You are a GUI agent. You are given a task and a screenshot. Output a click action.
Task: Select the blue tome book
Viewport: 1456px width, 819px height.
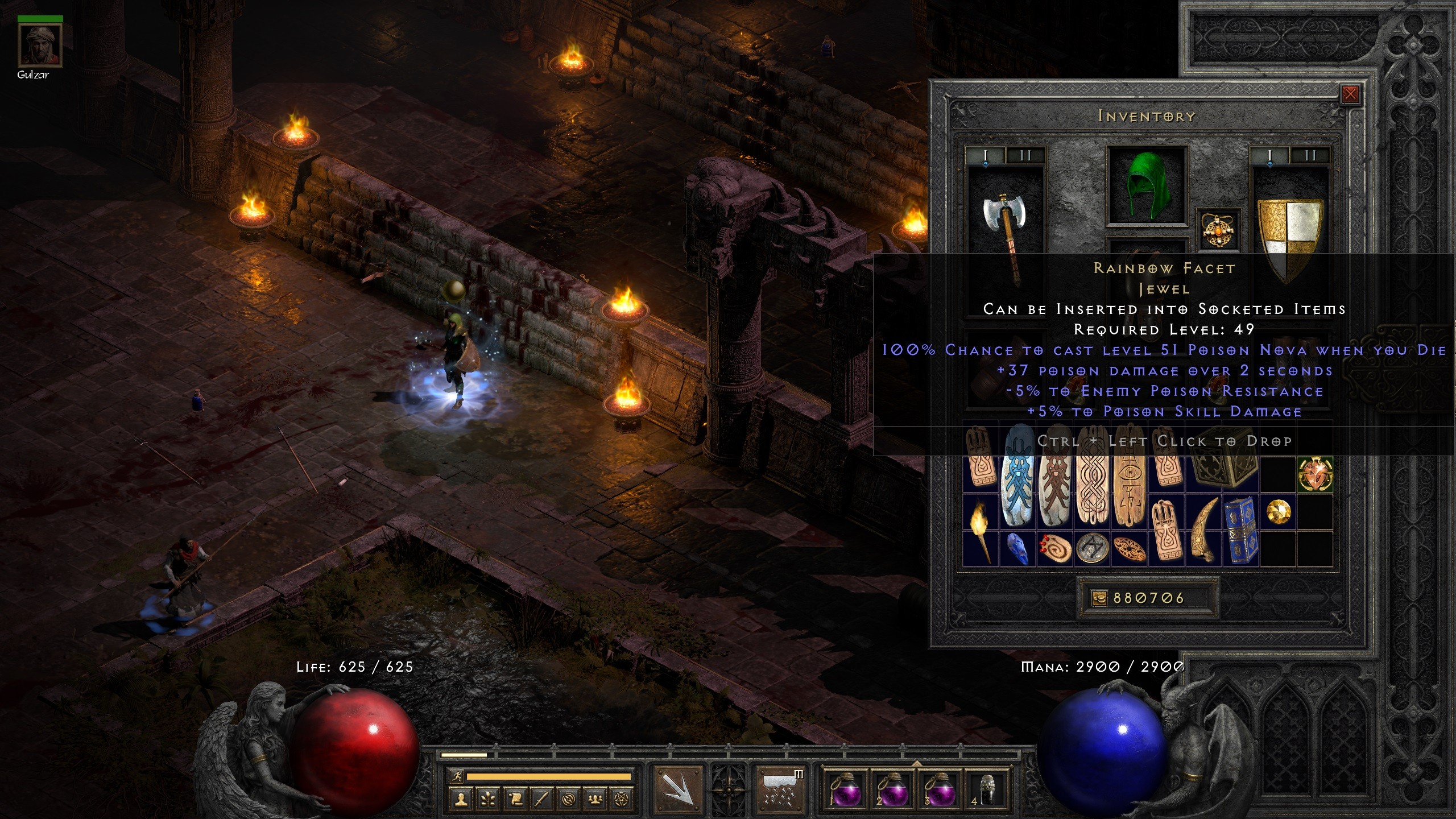(1240, 529)
